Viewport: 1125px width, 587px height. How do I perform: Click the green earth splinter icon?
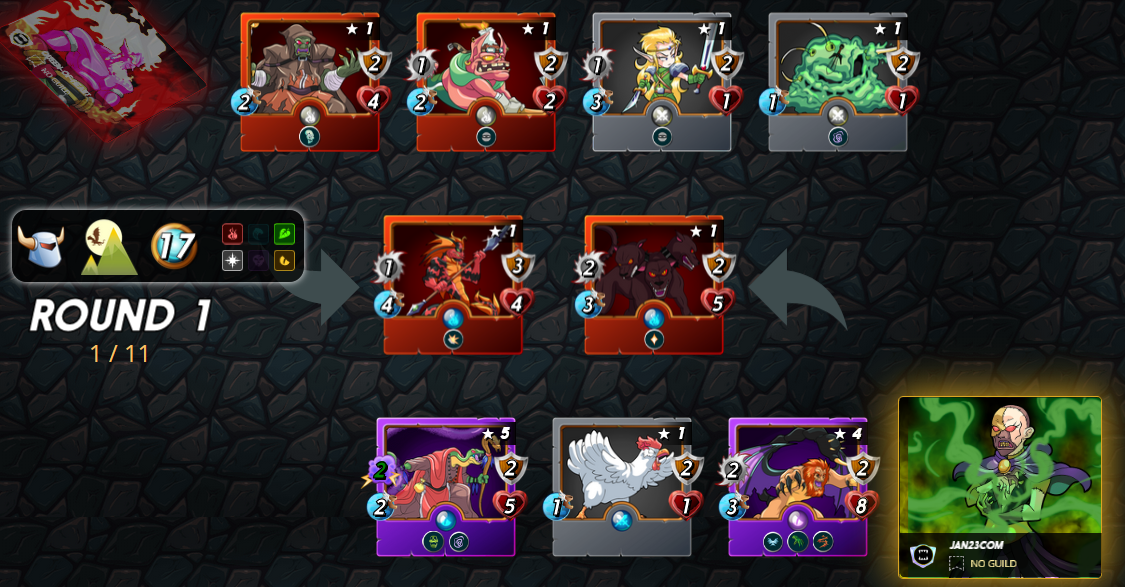(x=284, y=234)
